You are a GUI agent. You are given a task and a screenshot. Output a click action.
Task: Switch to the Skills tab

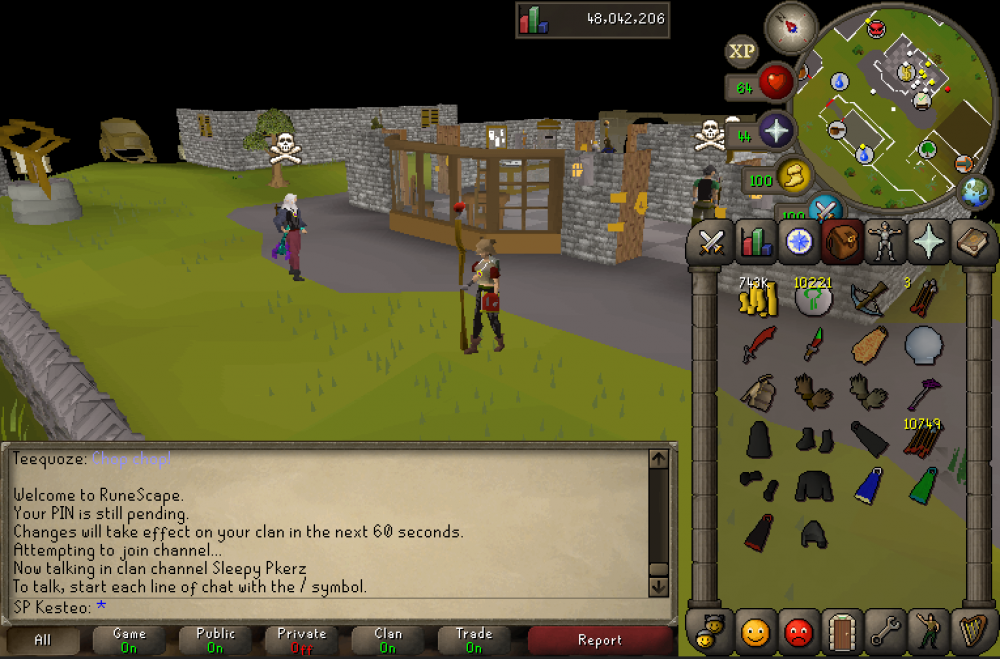pyautogui.click(x=755, y=242)
